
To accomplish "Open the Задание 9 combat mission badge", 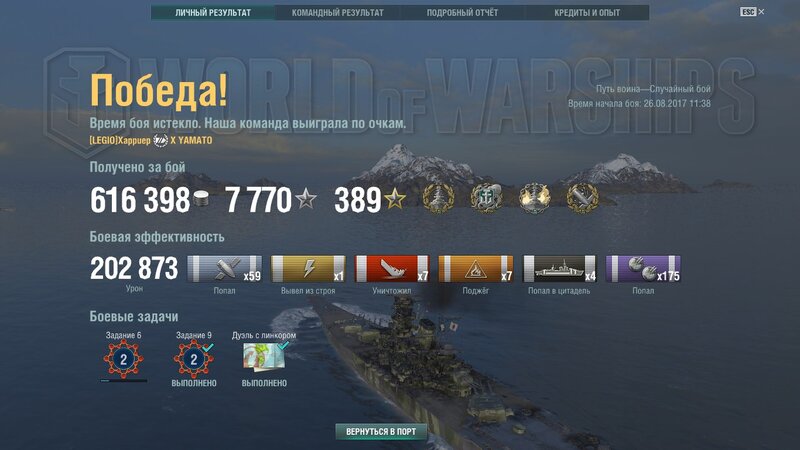I will point(194,359).
